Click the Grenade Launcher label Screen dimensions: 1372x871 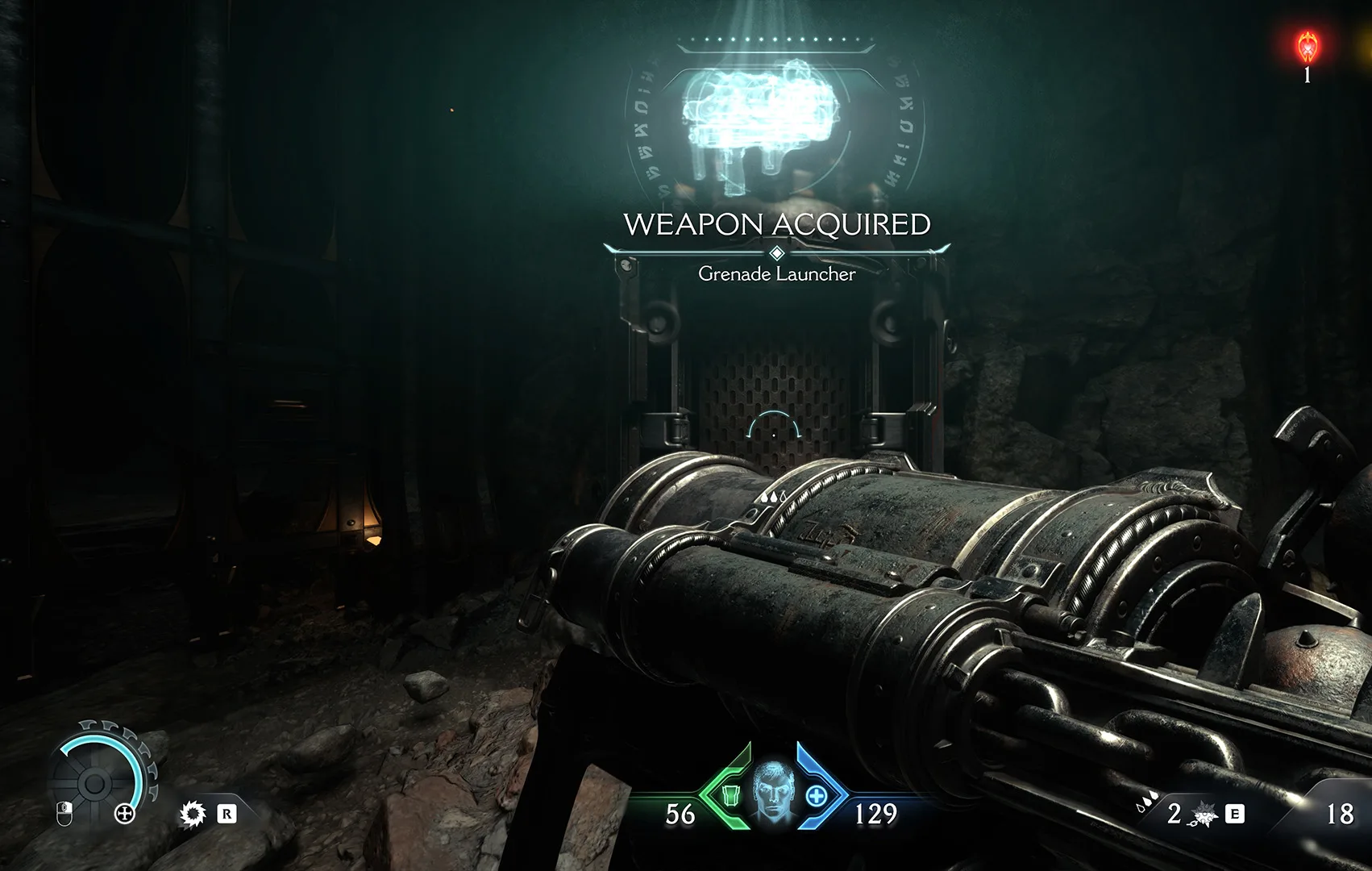click(776, 276)
